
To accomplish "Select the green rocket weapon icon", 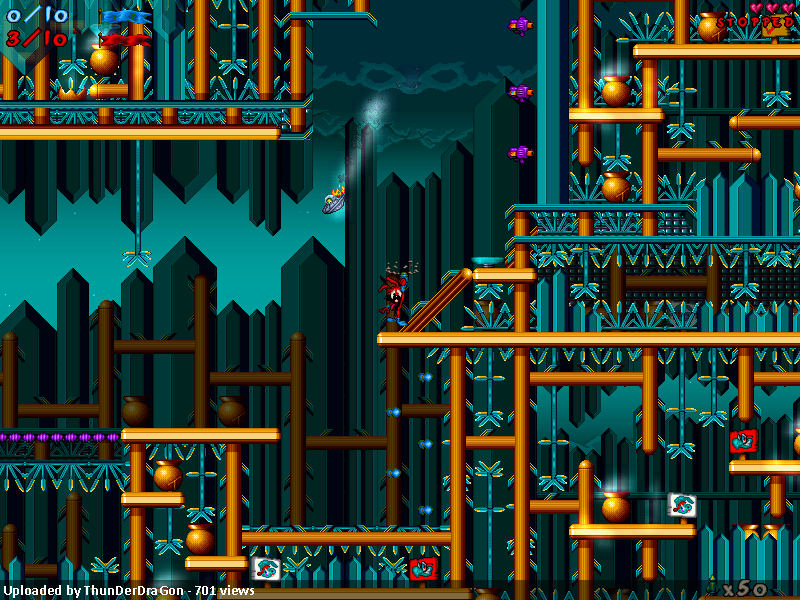I will 711,587.
